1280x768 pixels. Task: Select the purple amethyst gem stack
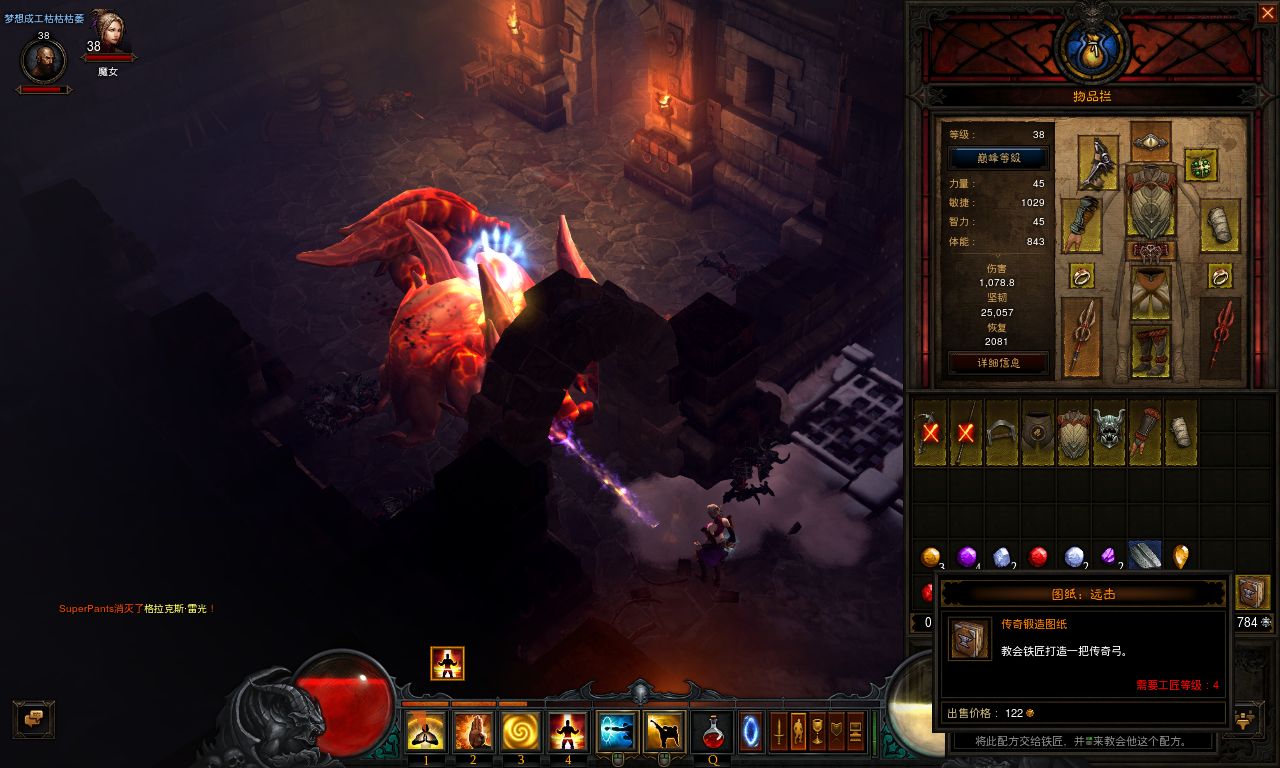tap(967, 557)
